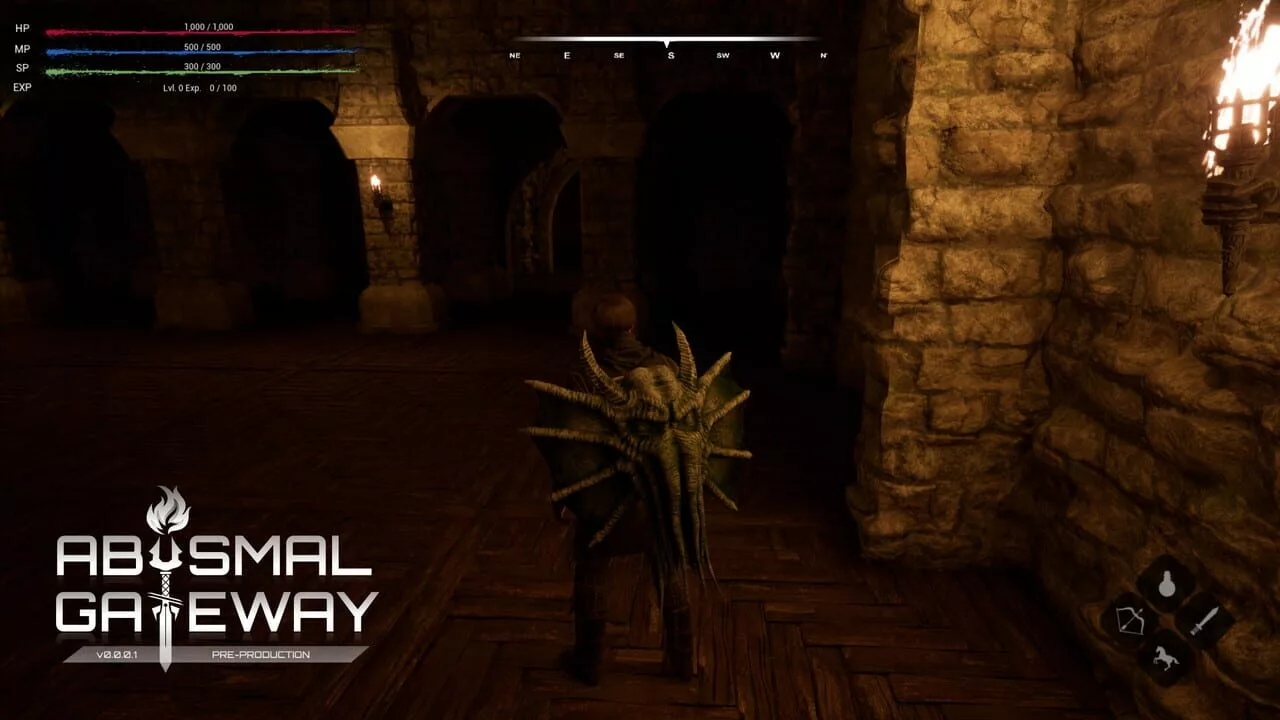Choose the sword weapon slot

[x=1203, y=620]
